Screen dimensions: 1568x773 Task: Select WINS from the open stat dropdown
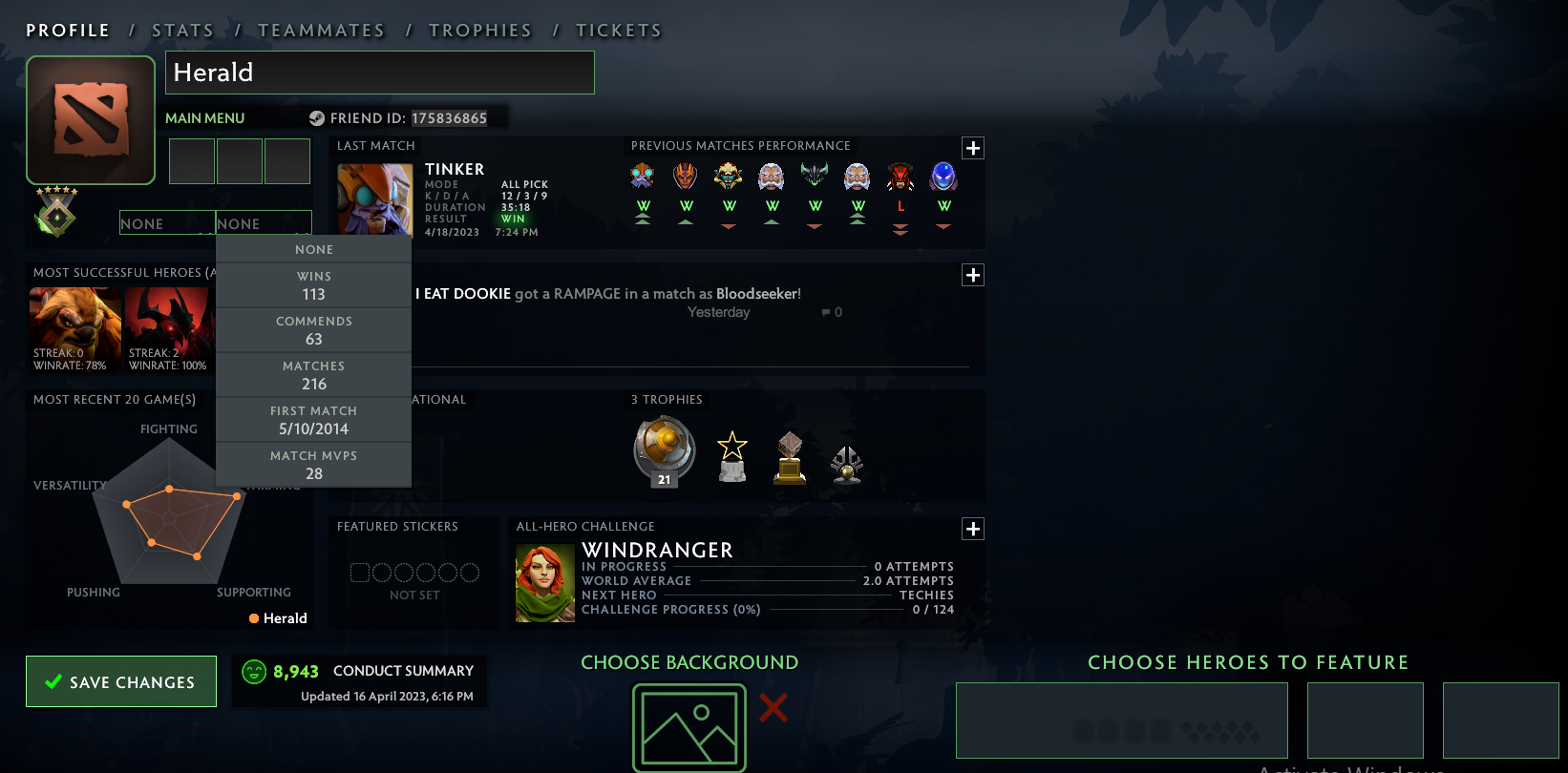(x=314, y=283)
